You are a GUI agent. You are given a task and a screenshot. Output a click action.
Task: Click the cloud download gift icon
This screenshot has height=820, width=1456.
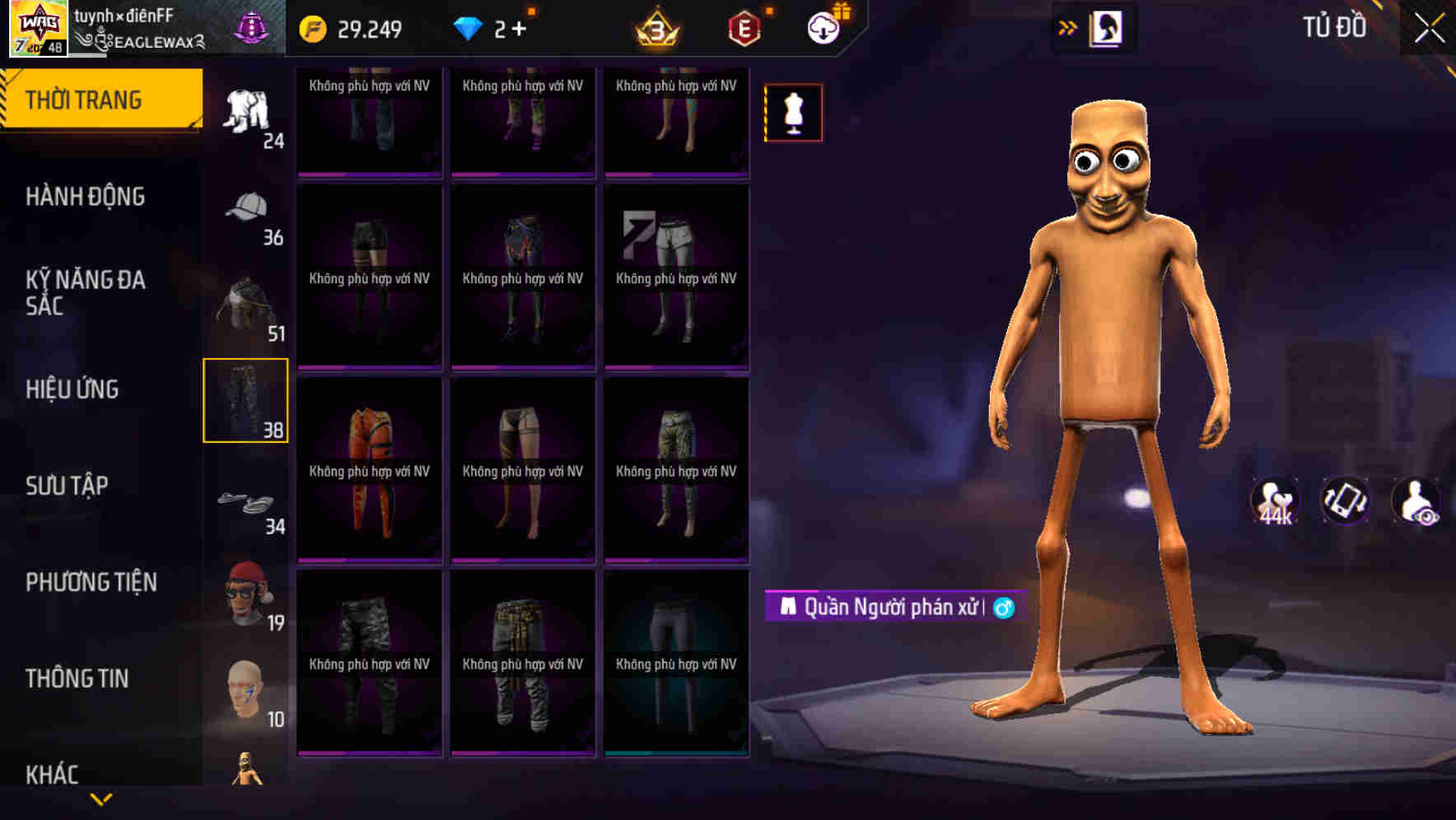pyautogui.click(x=824, y=27)
